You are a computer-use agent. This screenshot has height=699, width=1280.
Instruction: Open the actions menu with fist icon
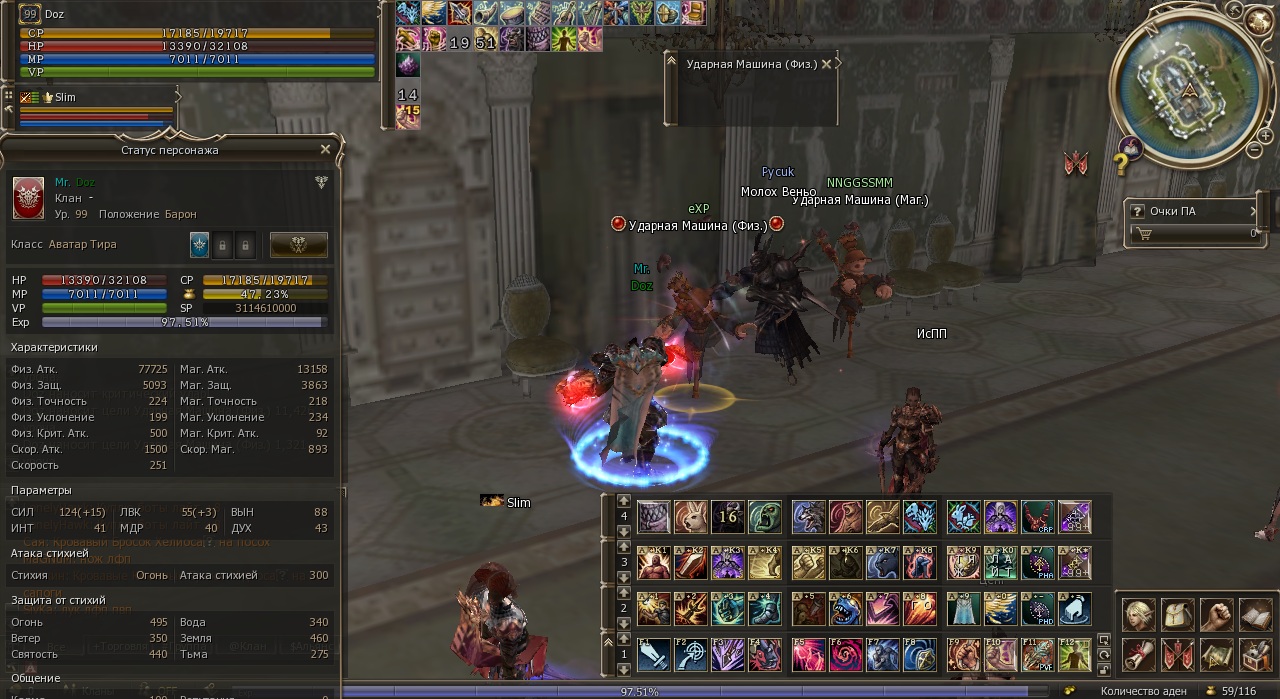tap(1216, 615)
